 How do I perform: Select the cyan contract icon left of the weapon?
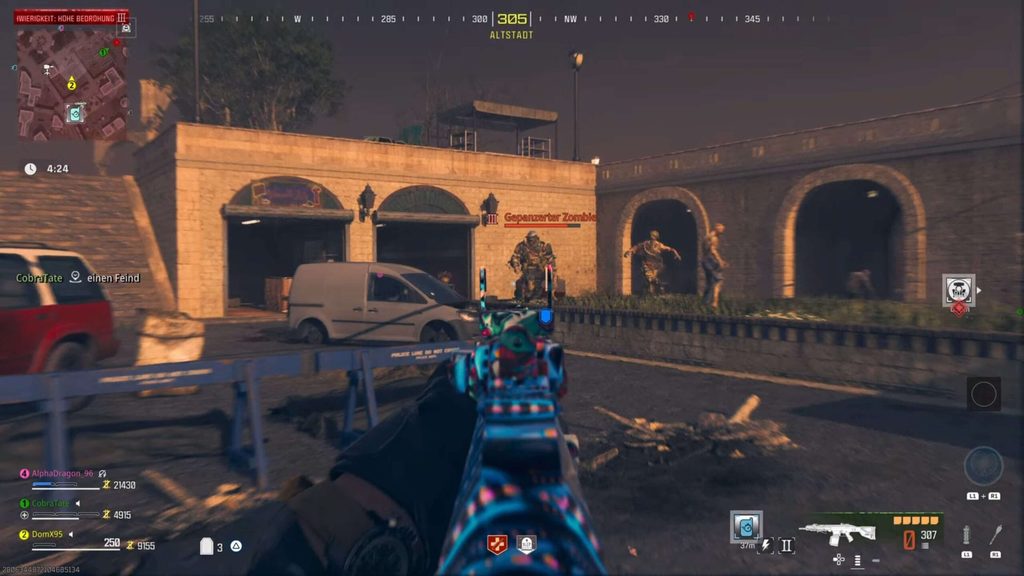[746, 525]
